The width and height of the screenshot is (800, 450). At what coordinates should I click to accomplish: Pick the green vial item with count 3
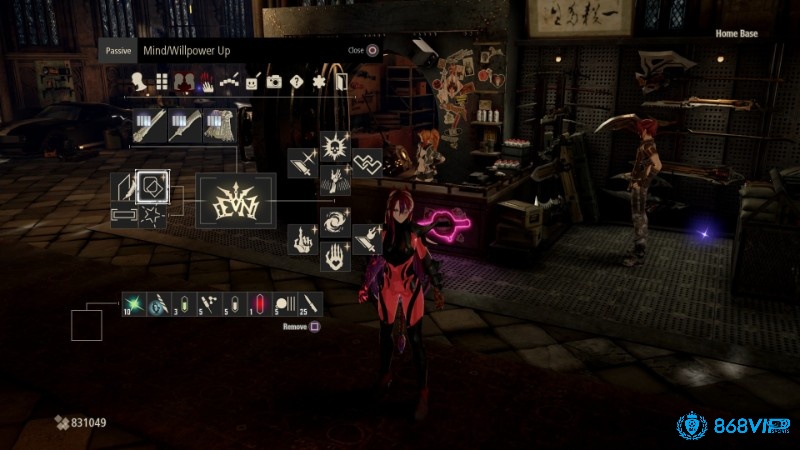point(185,302)
